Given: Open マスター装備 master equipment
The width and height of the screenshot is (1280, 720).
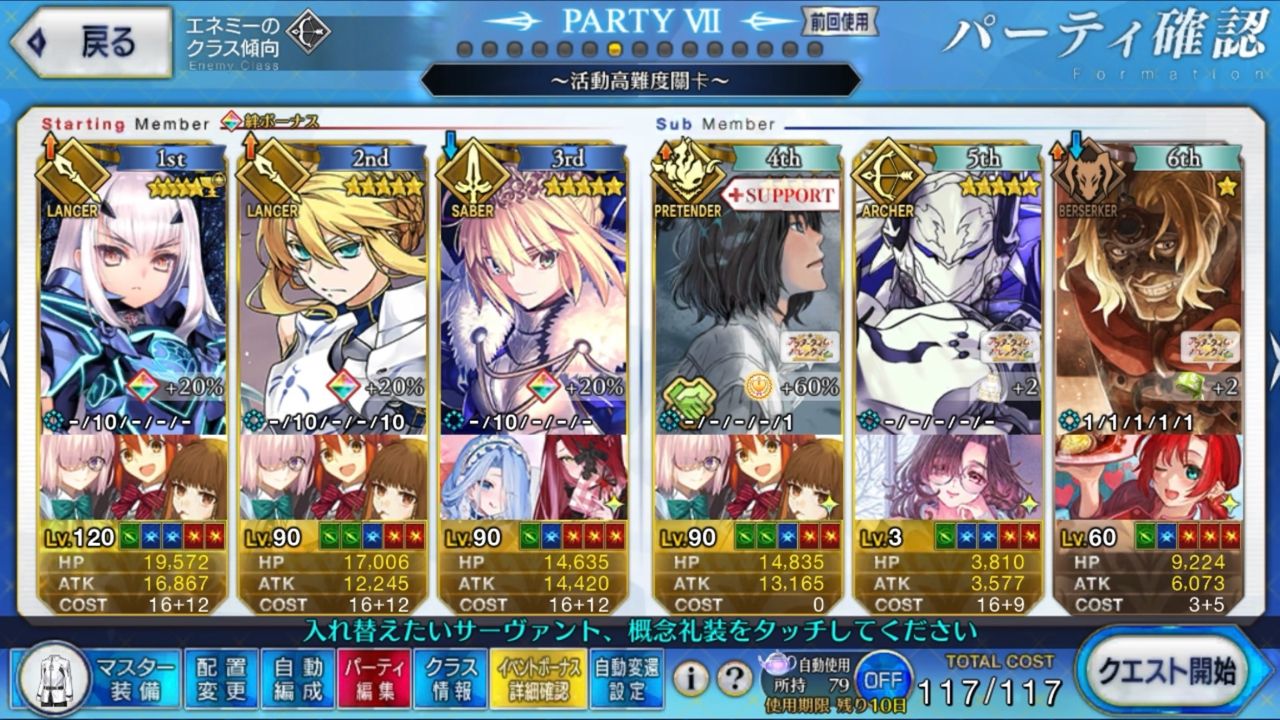Looking at the screenshot, I should point(99,679).
